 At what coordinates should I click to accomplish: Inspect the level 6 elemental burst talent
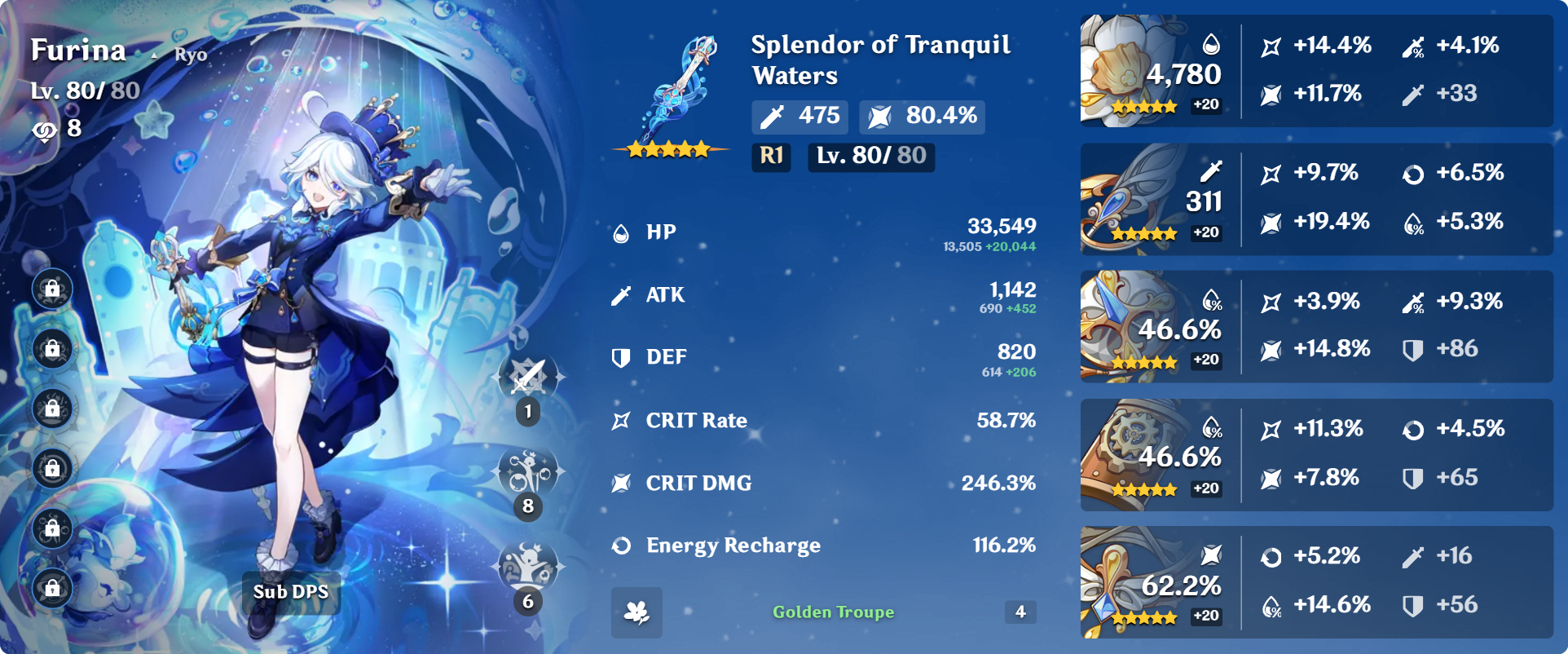click(x=529, y=567)
